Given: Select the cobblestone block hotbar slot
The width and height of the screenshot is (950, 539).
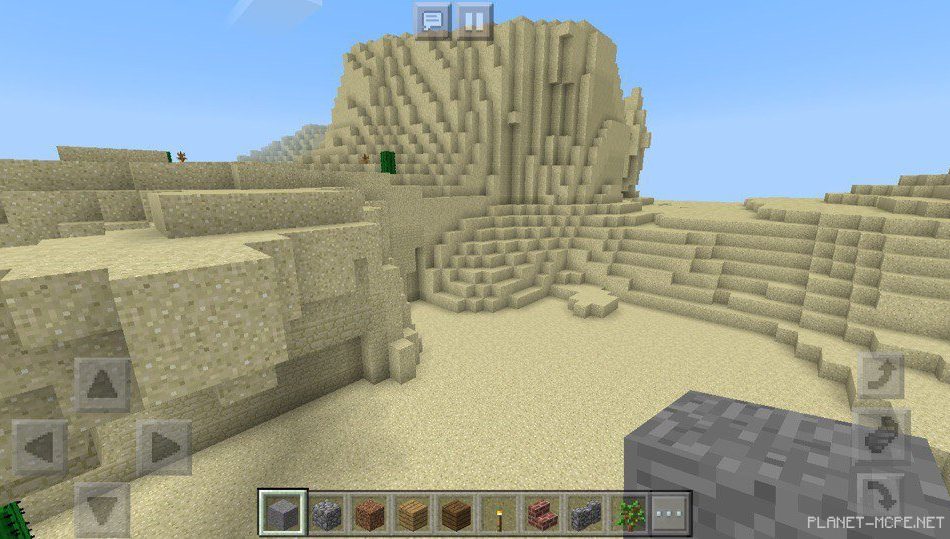Looking at the screenshot, I should tap(328, 514).
